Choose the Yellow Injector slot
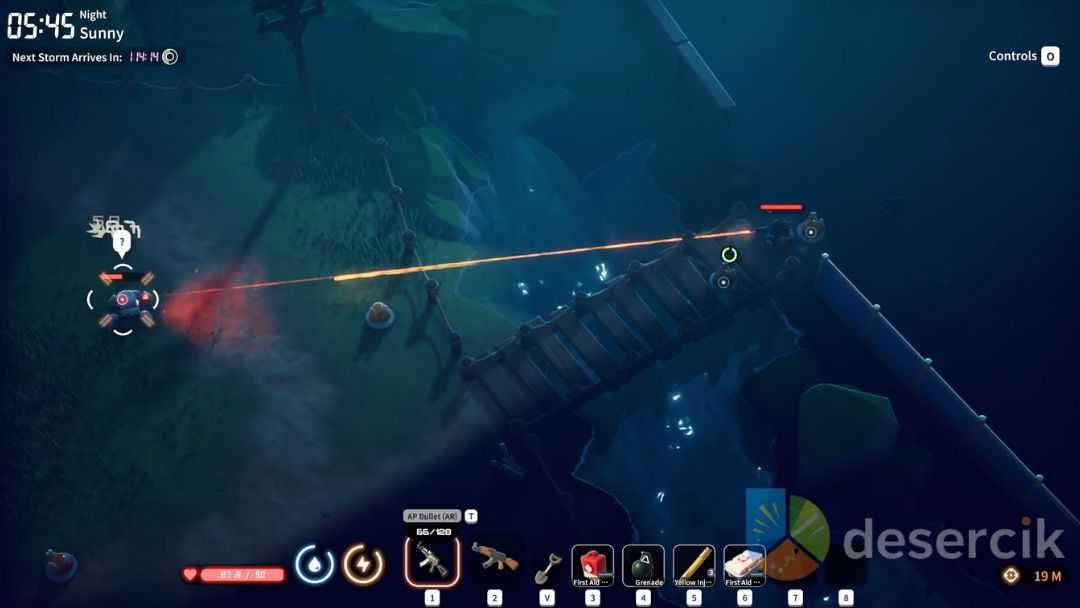 click(694, 565)
